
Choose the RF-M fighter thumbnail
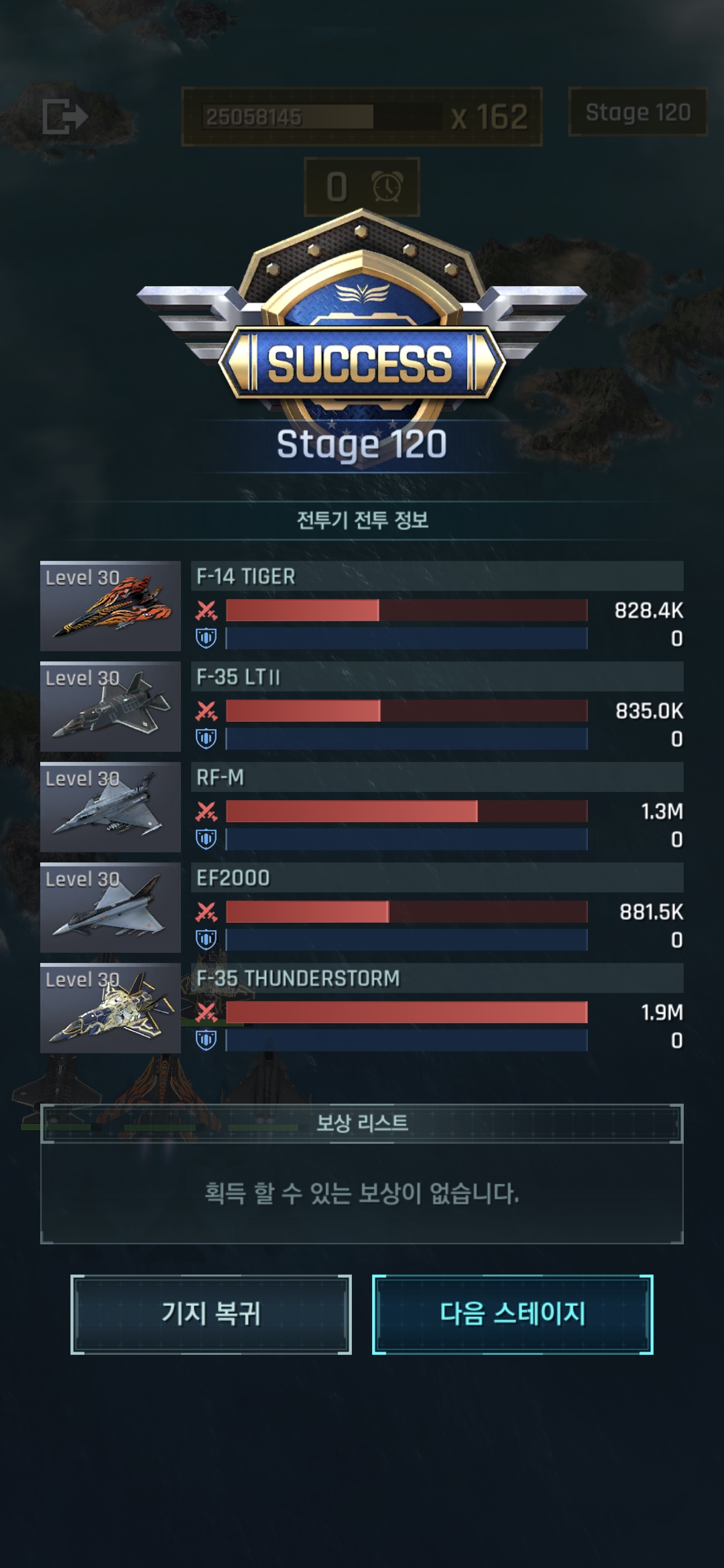point(111,807)
